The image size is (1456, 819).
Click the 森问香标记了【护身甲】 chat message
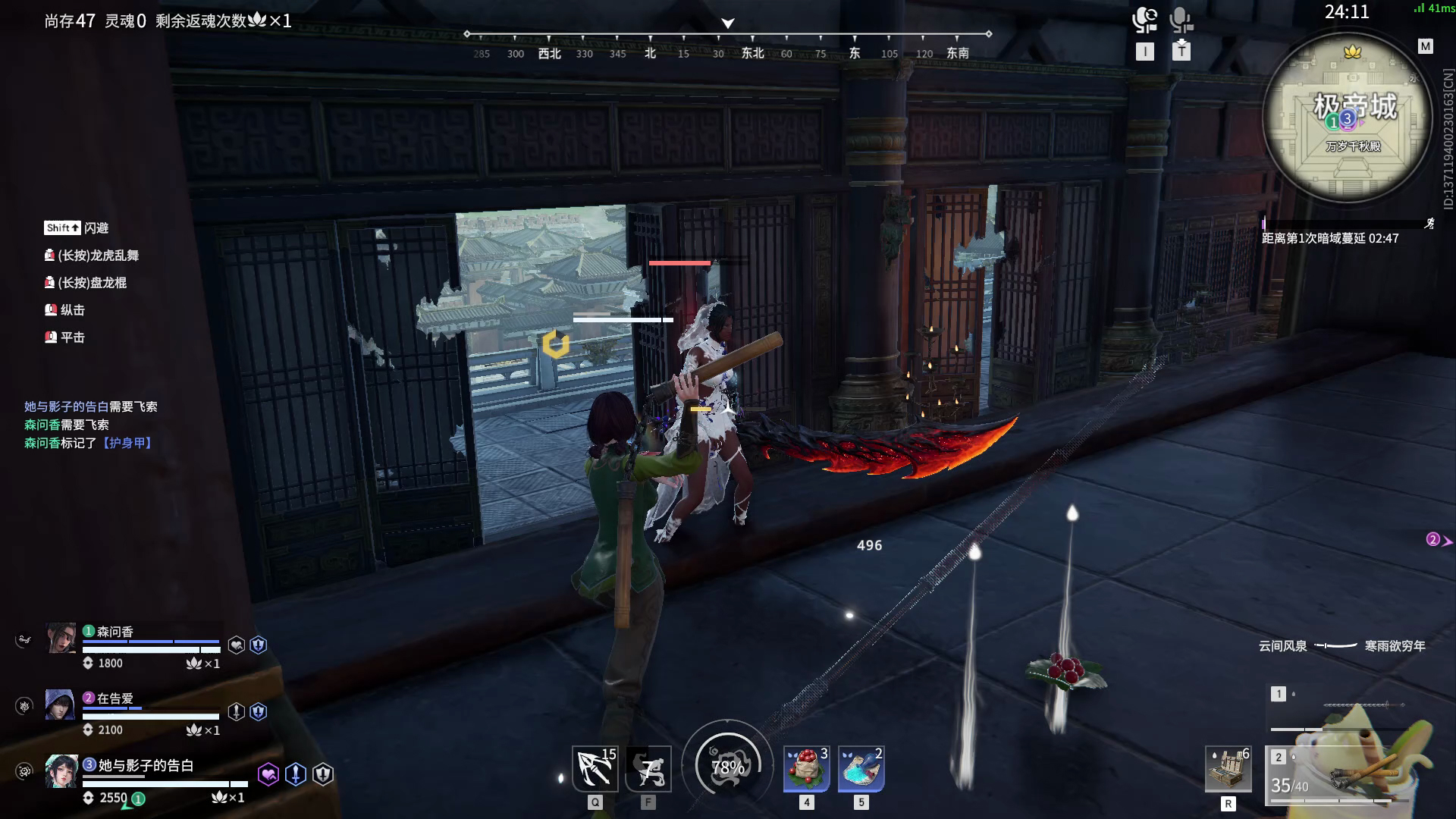click(89, 443)
